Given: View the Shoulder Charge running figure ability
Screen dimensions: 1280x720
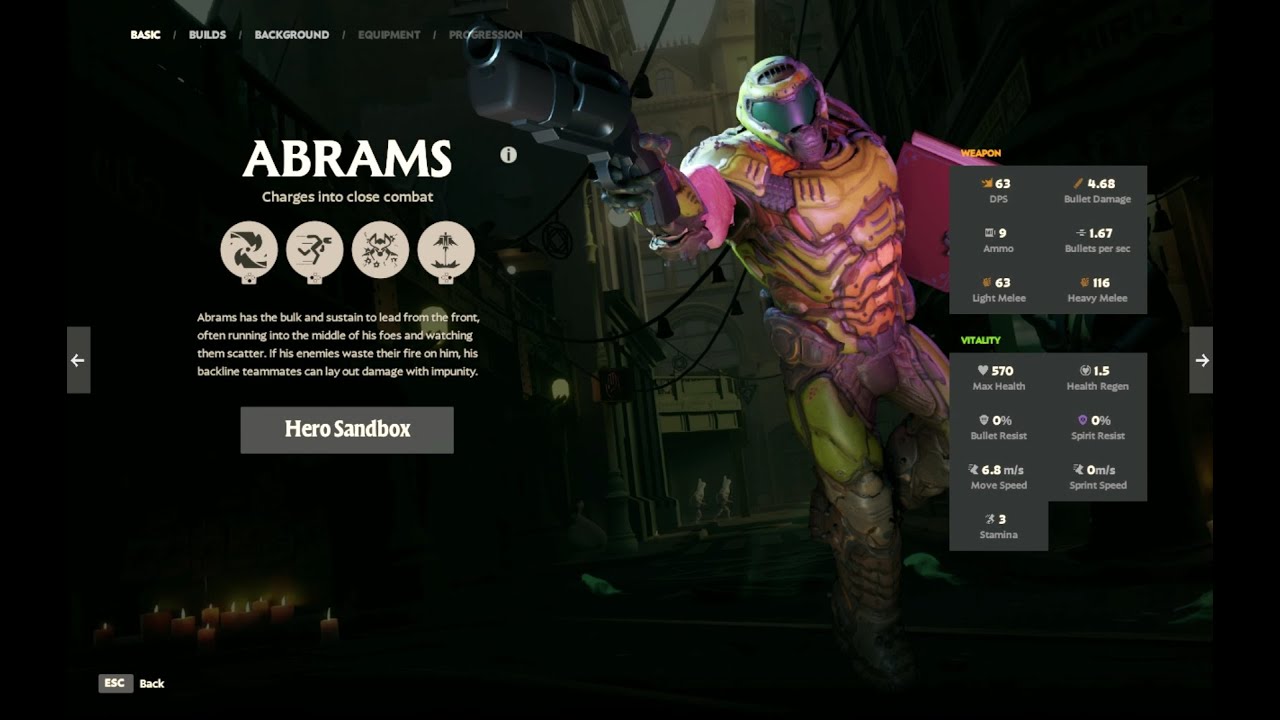Looking at the screenshot, I should [x=315, y=250].
